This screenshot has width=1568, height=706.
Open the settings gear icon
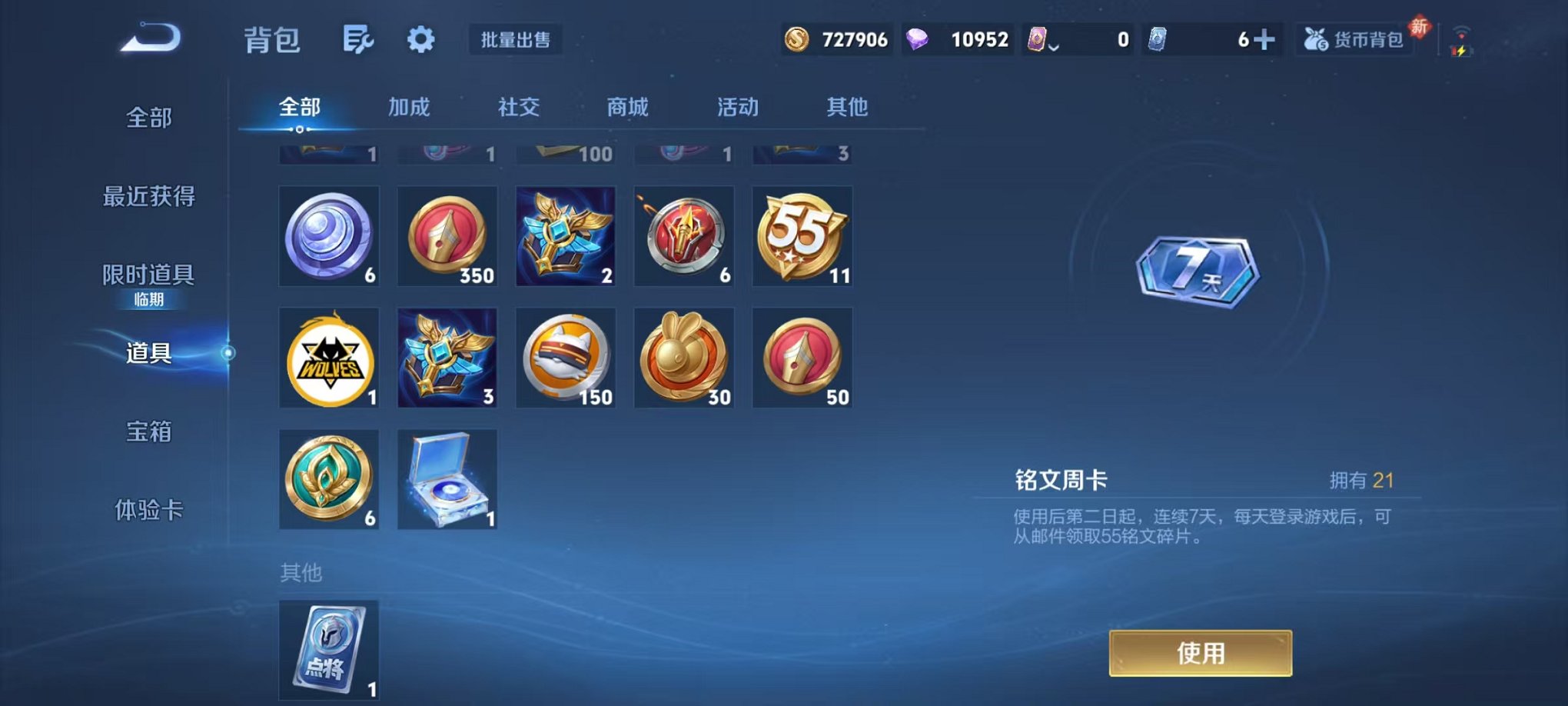[x=421, y=40]
